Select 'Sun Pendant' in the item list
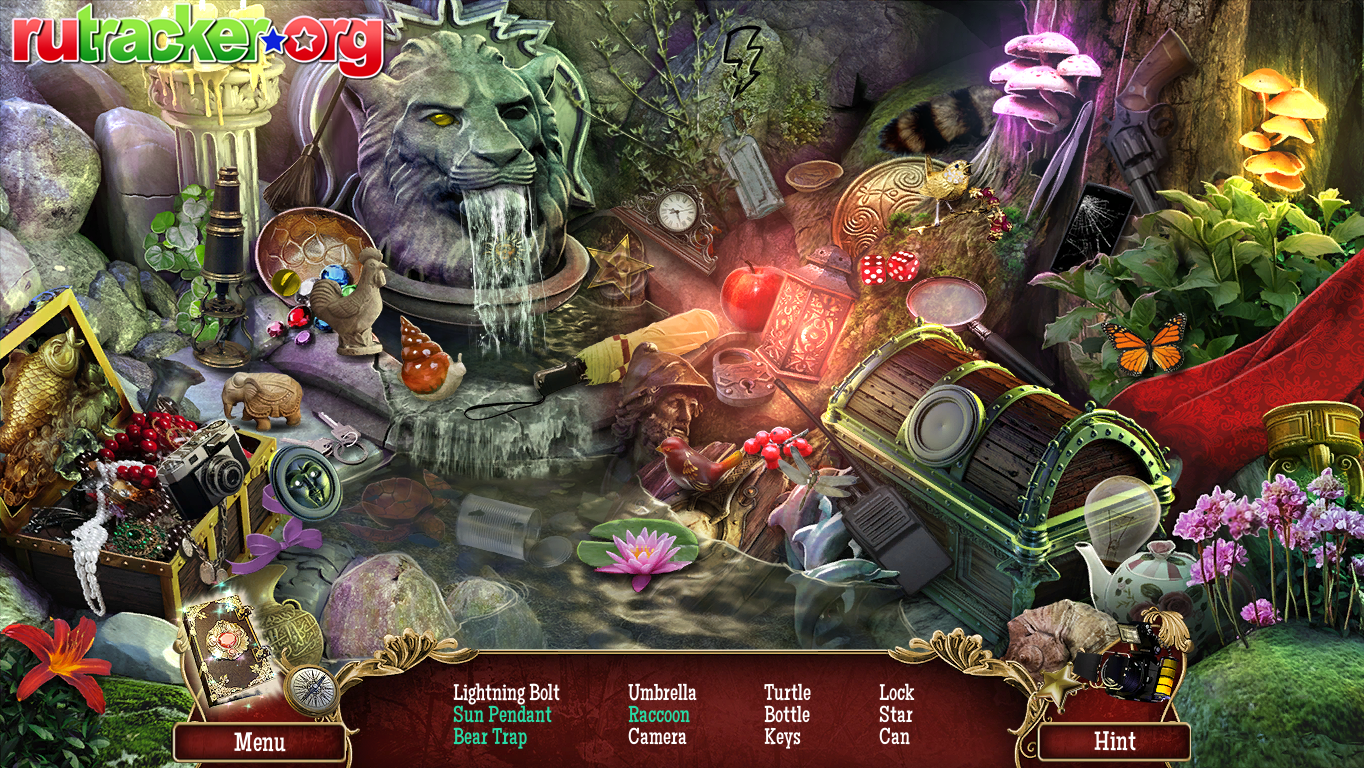Viewport: 1364px width, 768px height. [502, 715]
